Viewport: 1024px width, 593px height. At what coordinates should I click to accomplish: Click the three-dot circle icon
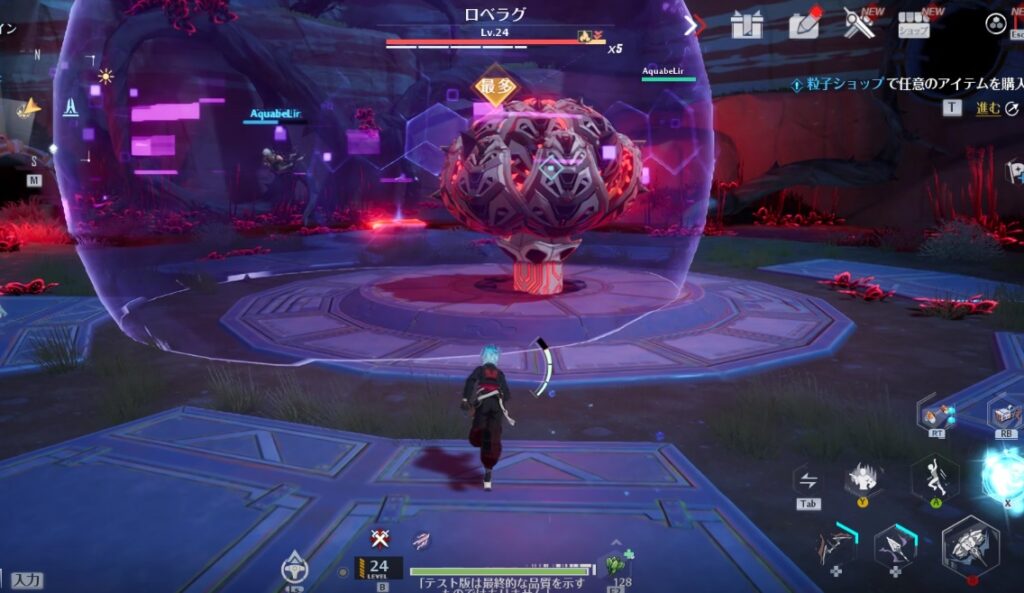point(996,24)
